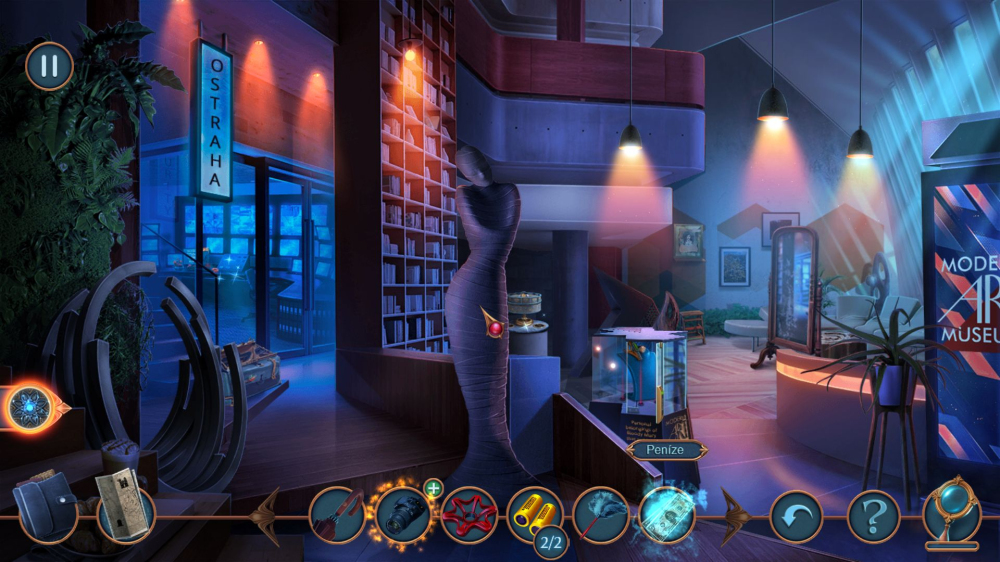Activate the glowing orange orb amulet
This screenshot has width=1000, height=562.
30,407
